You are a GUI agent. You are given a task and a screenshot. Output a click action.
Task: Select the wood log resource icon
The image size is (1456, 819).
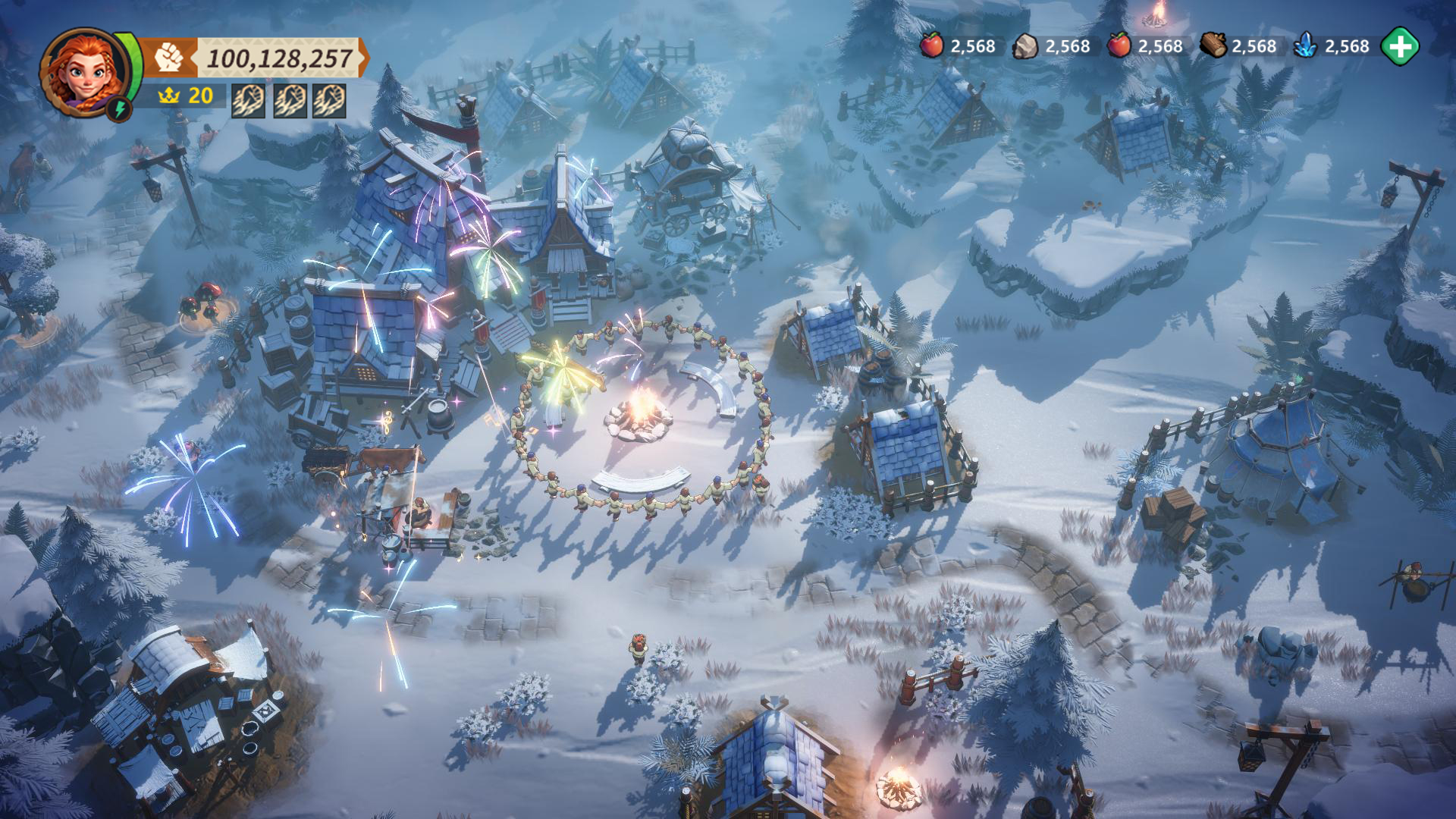1213,45
